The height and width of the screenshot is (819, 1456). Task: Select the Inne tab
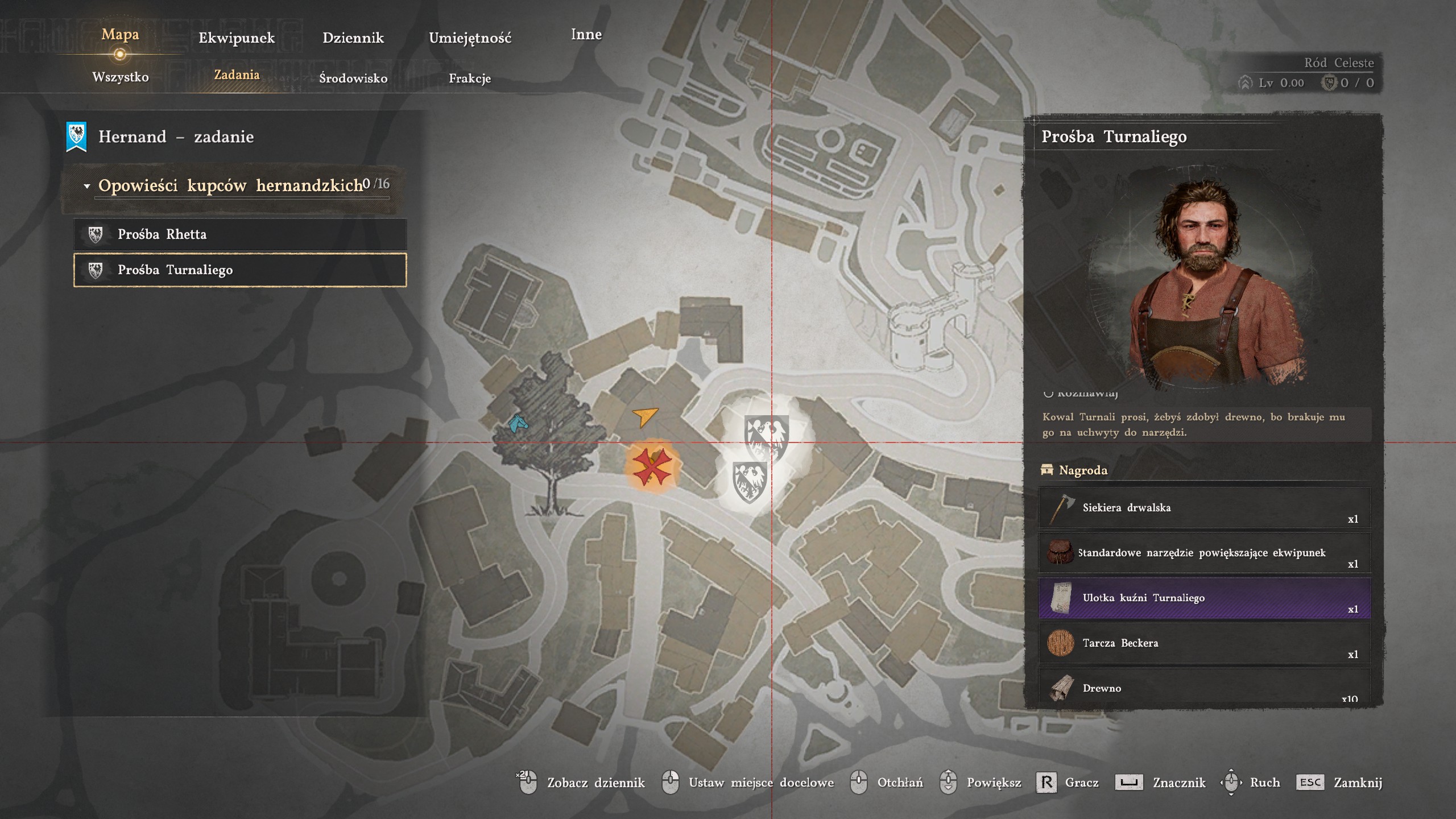tap(586, 35)
